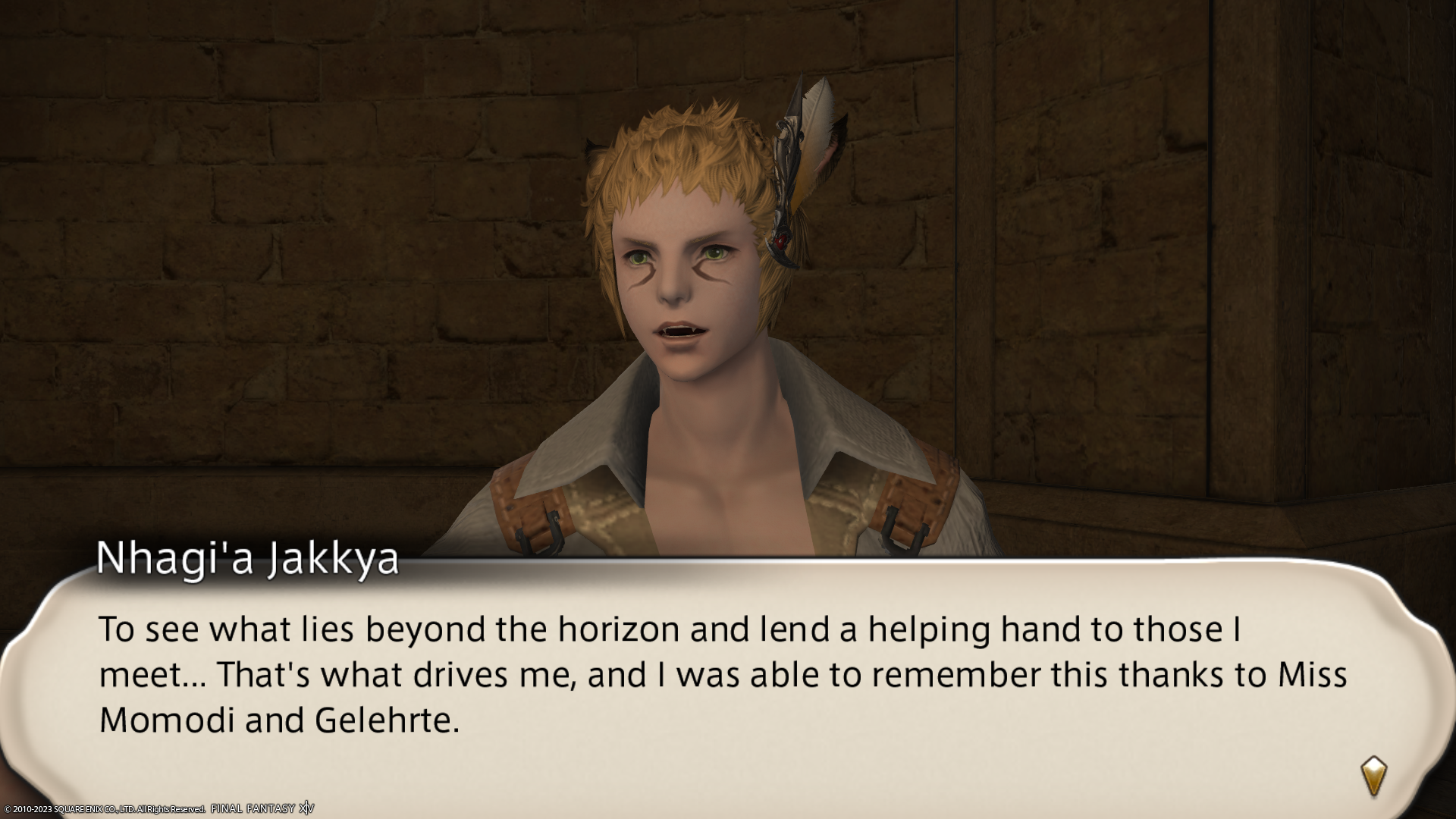Image resolution: width=1456 pixels, height=819 pixels.
Task: Click the golden advance-dialogue arrow
Action: pos(1373,776)
